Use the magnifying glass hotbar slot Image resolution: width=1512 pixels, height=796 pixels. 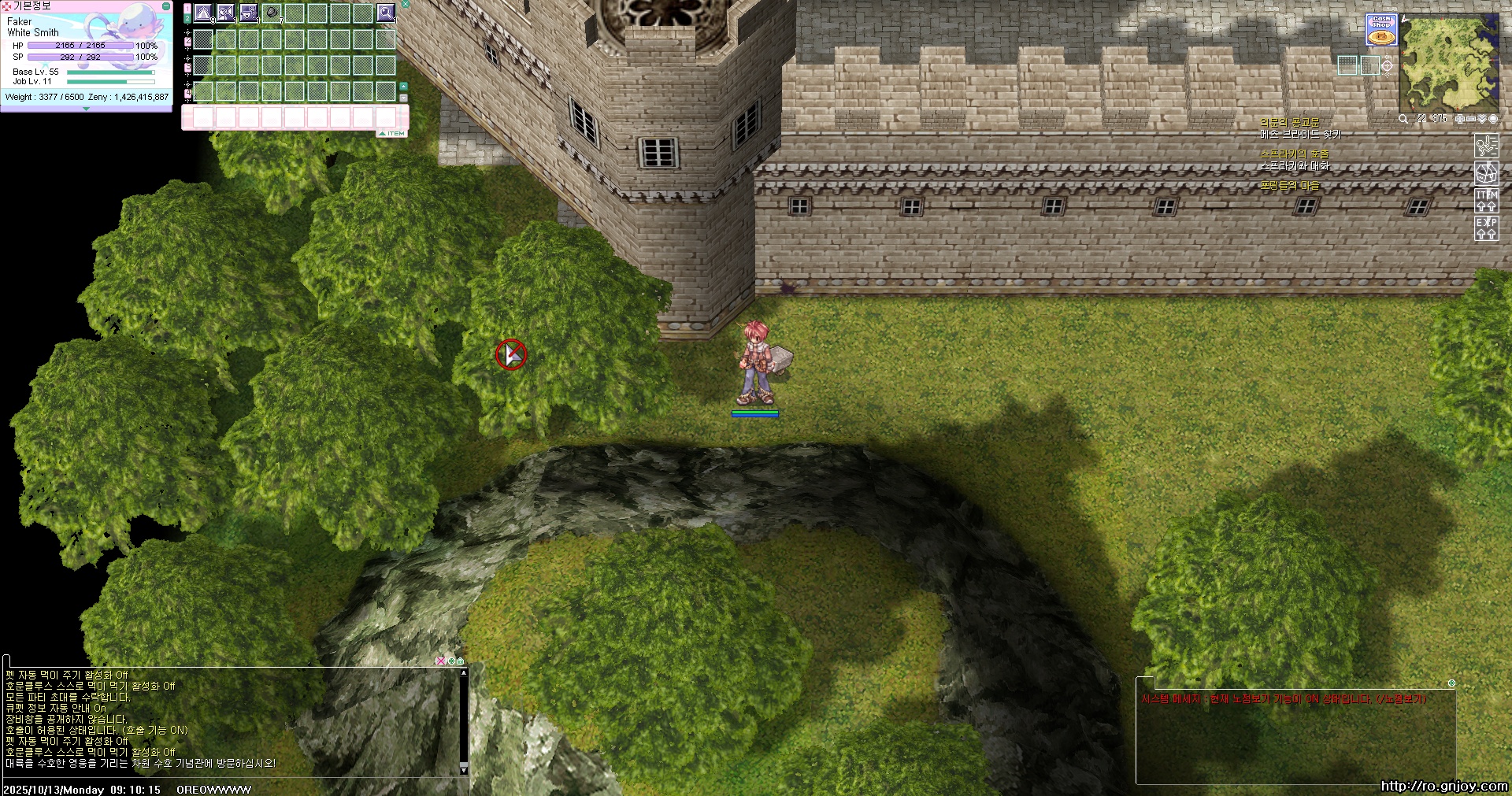click(x=385, y=13)
